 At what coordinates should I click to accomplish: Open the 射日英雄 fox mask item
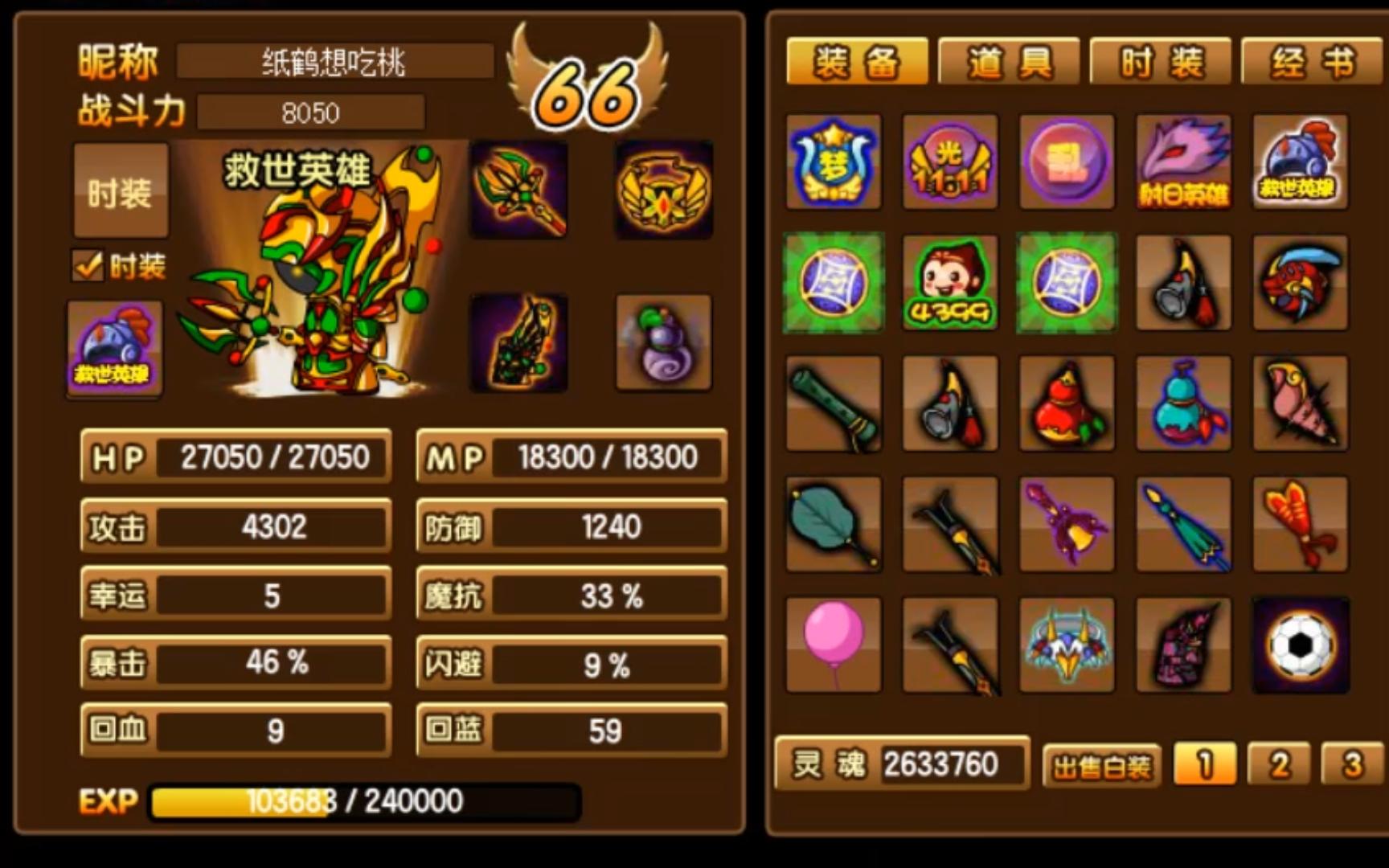1182,159
